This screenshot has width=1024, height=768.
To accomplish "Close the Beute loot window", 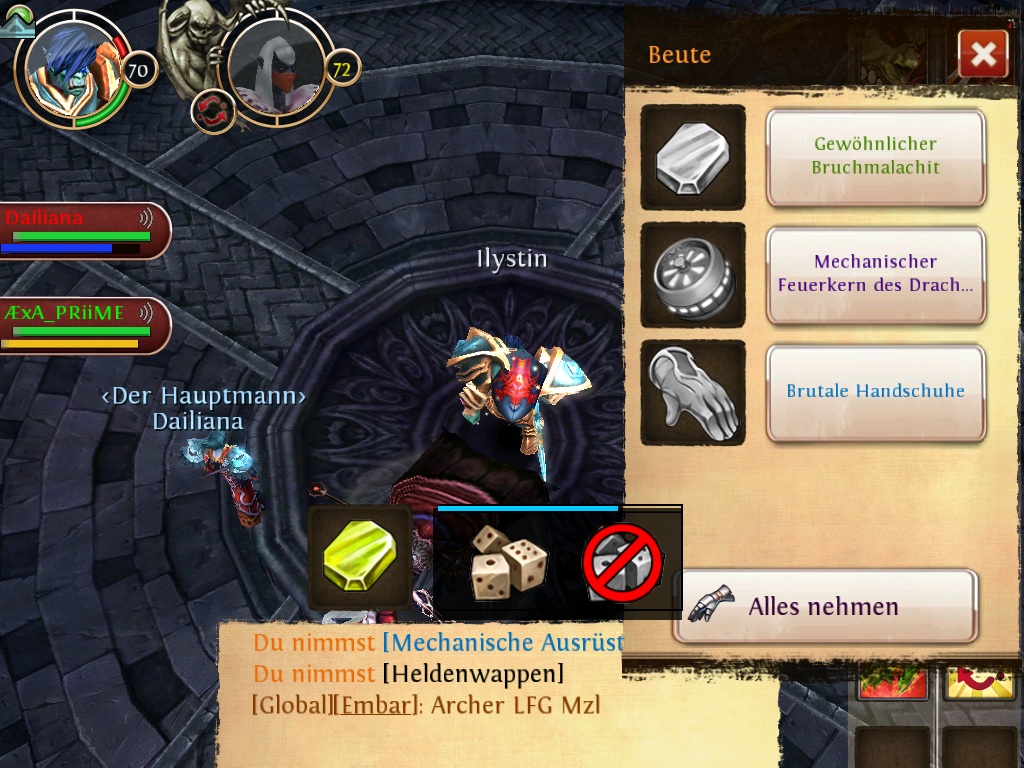I will [982, 54].
